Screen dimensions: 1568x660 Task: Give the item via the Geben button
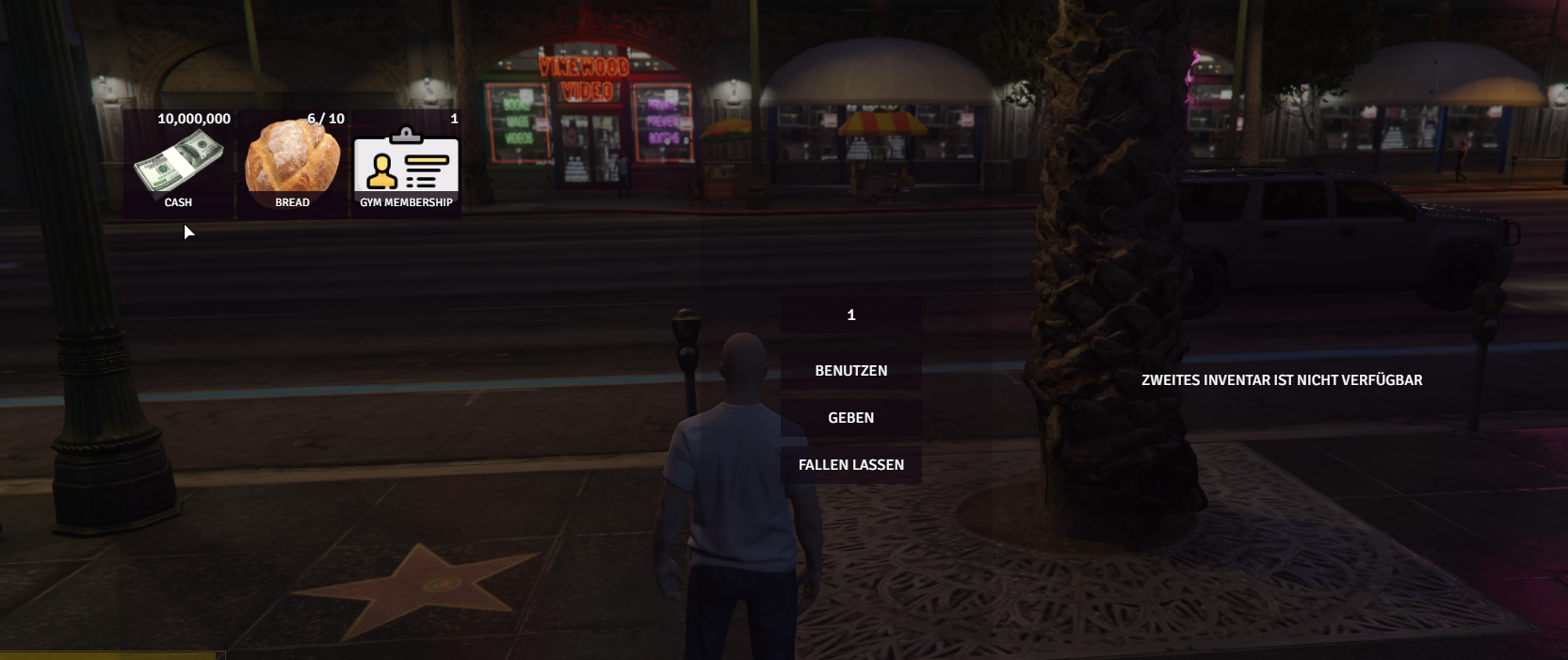851,418
